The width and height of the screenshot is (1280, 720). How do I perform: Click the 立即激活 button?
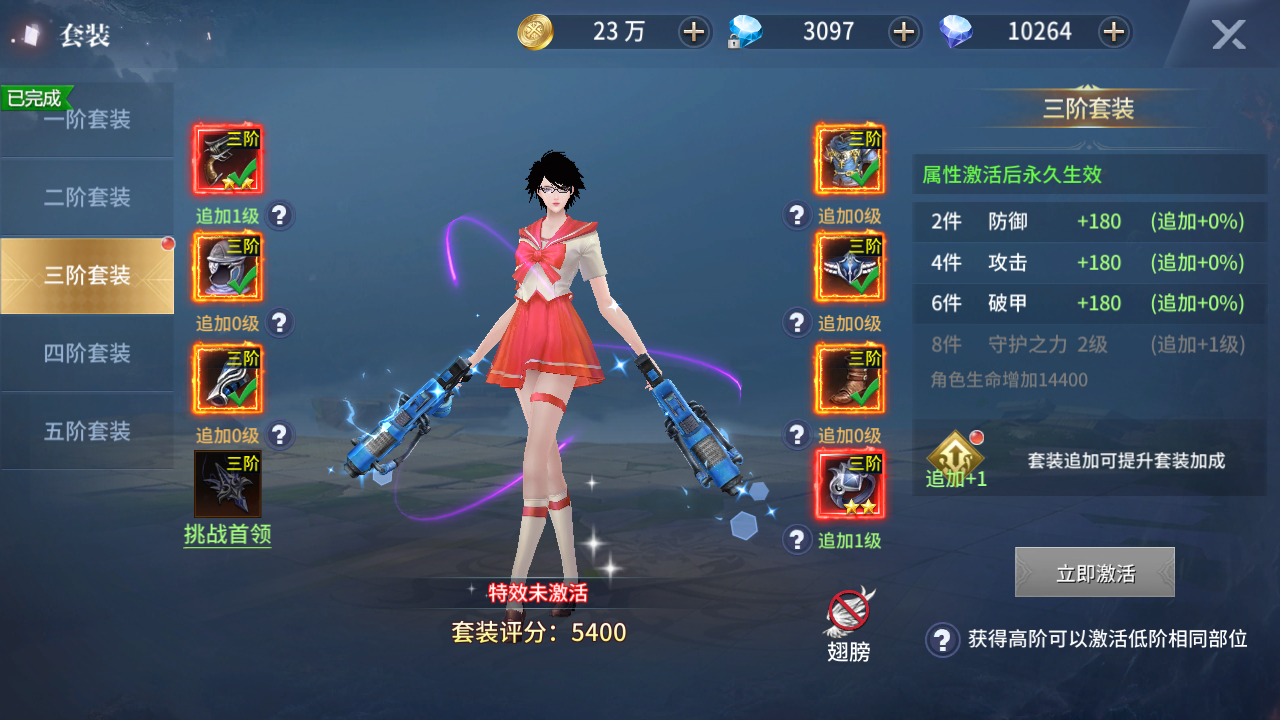[x=1094, y=573]
